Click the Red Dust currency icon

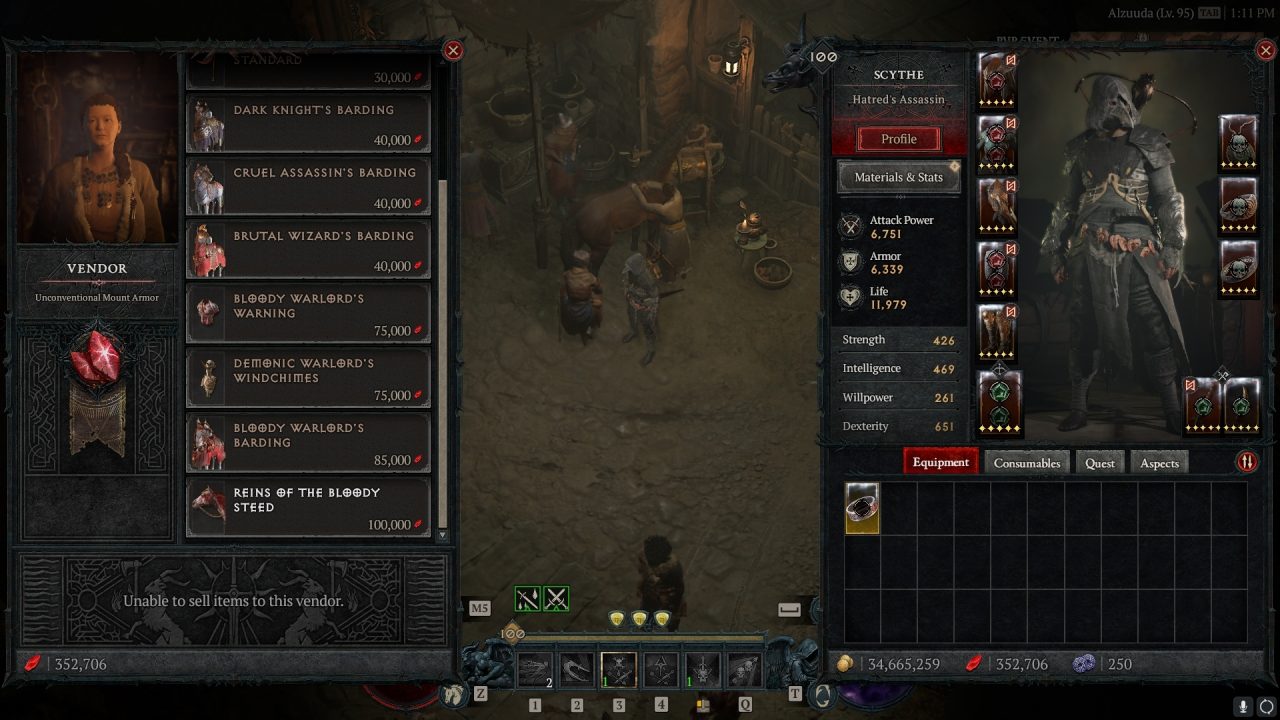974,664
